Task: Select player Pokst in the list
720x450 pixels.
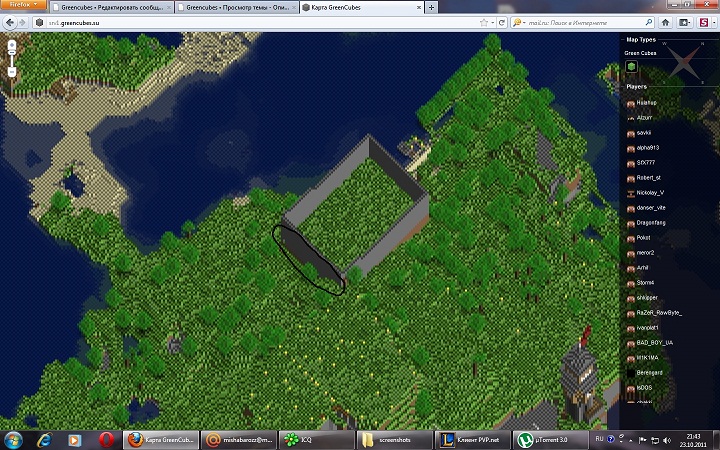Action: (643, 237)
